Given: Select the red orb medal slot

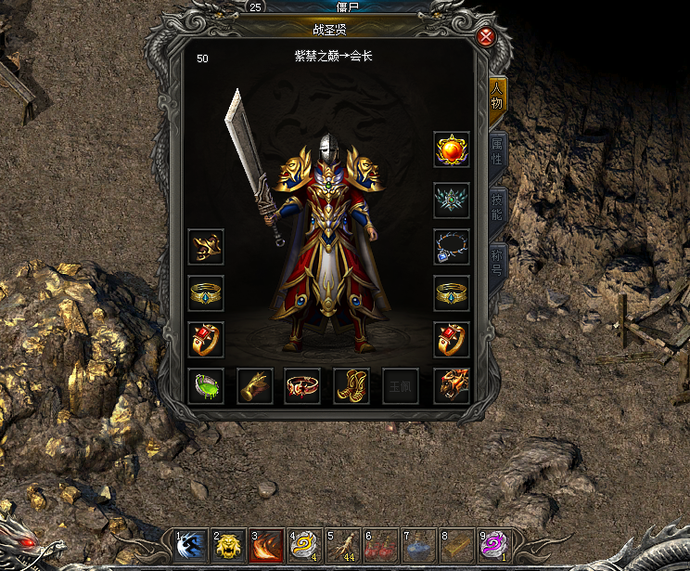Looking at the screenshot, I should coord(452,150).
